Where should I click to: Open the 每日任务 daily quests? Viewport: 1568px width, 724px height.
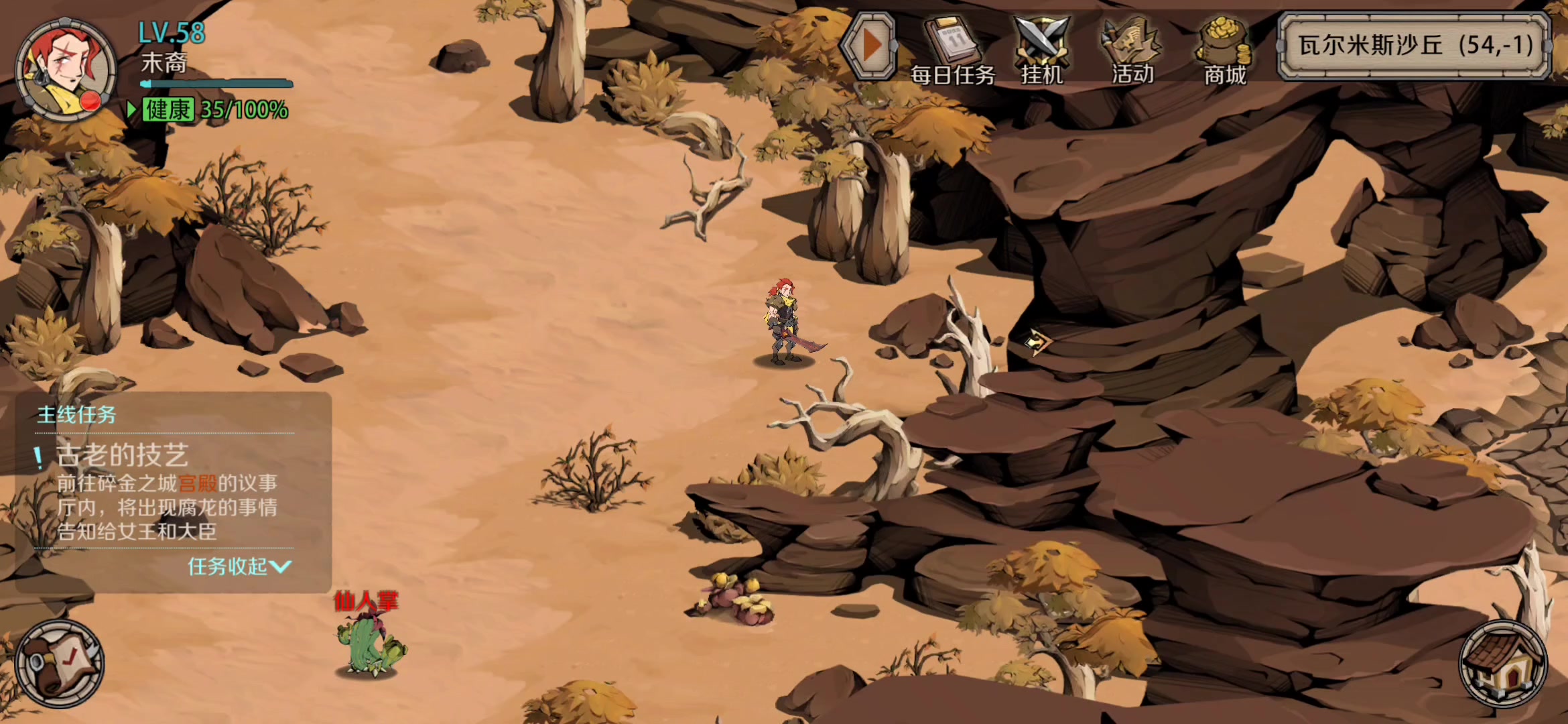(x=952, y=51)
